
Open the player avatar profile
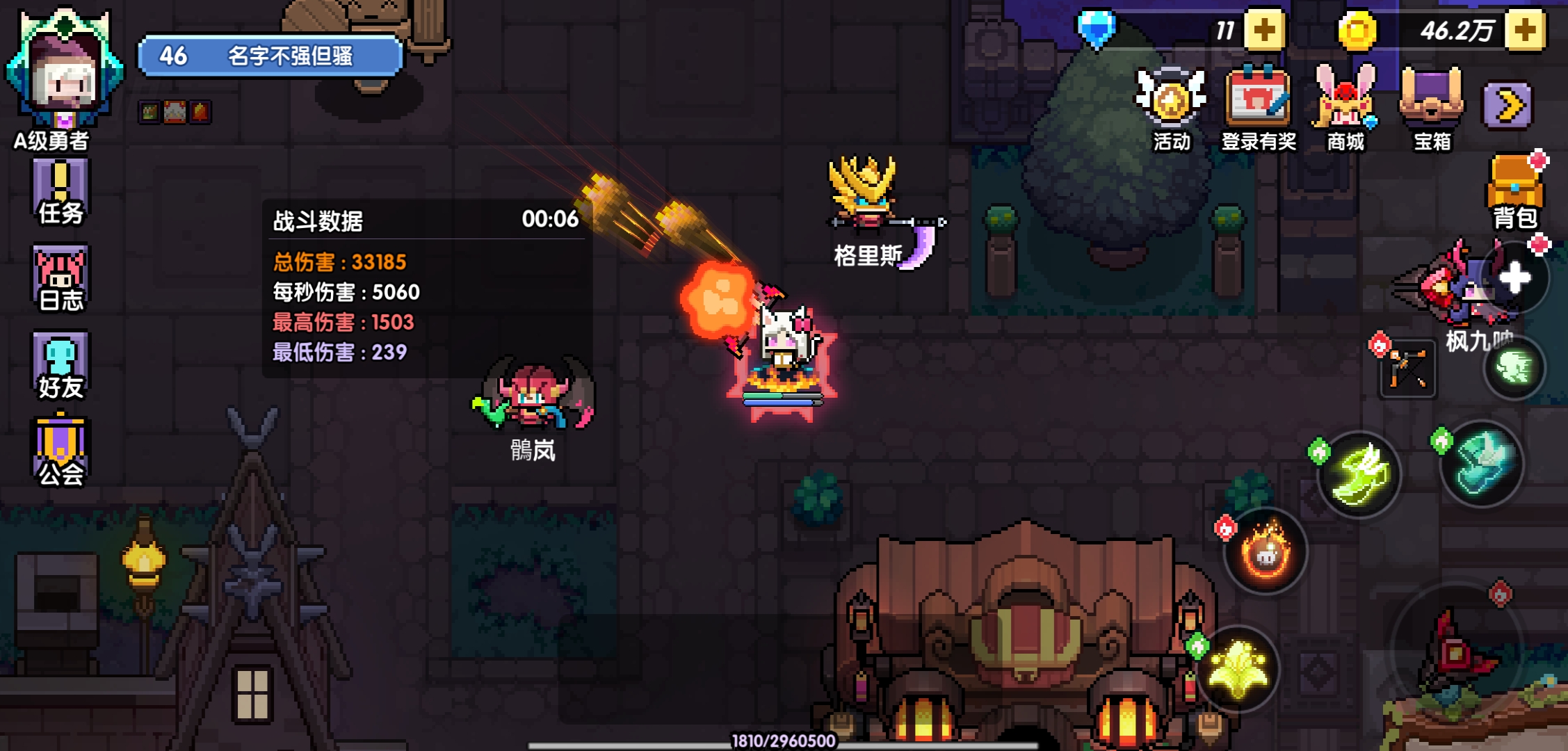pos(64,70)
